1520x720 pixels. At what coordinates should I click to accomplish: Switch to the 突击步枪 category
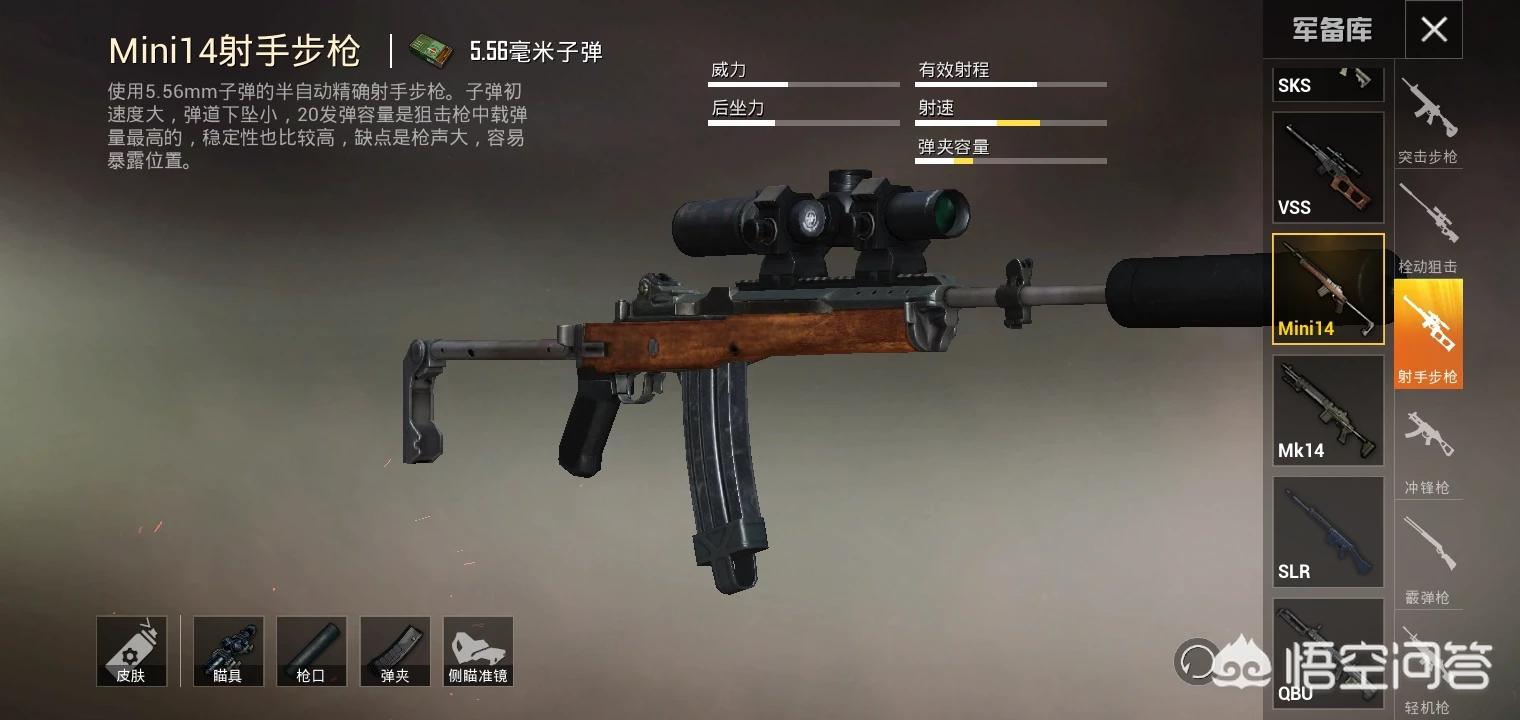pos(1428,120)
